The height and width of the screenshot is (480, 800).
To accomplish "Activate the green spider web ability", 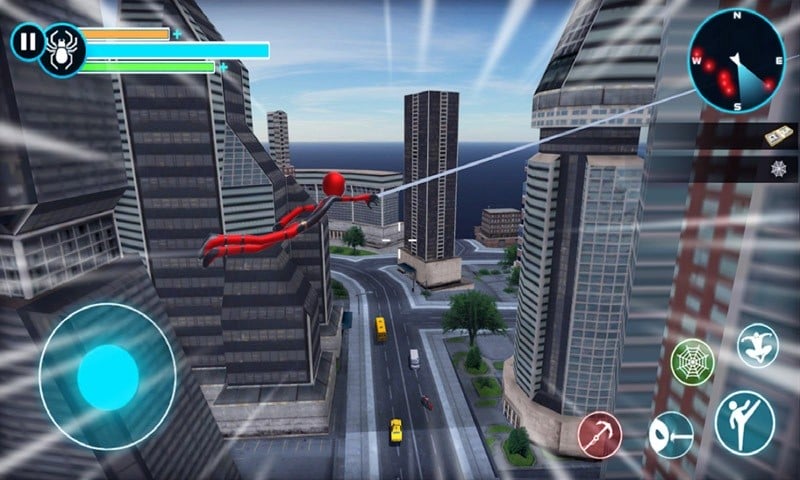I will (692, 360).
